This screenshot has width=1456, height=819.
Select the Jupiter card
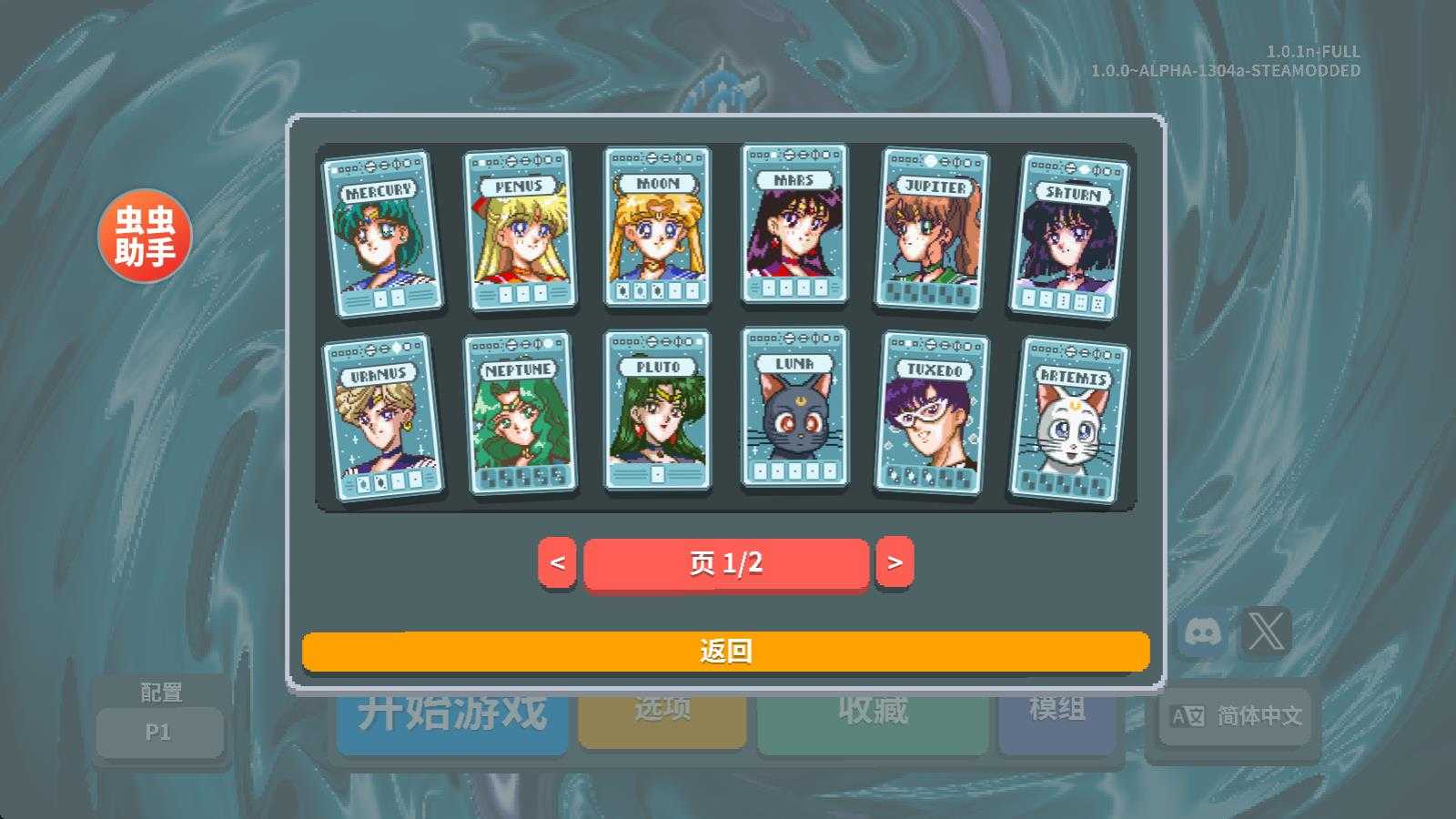point(933,232)
